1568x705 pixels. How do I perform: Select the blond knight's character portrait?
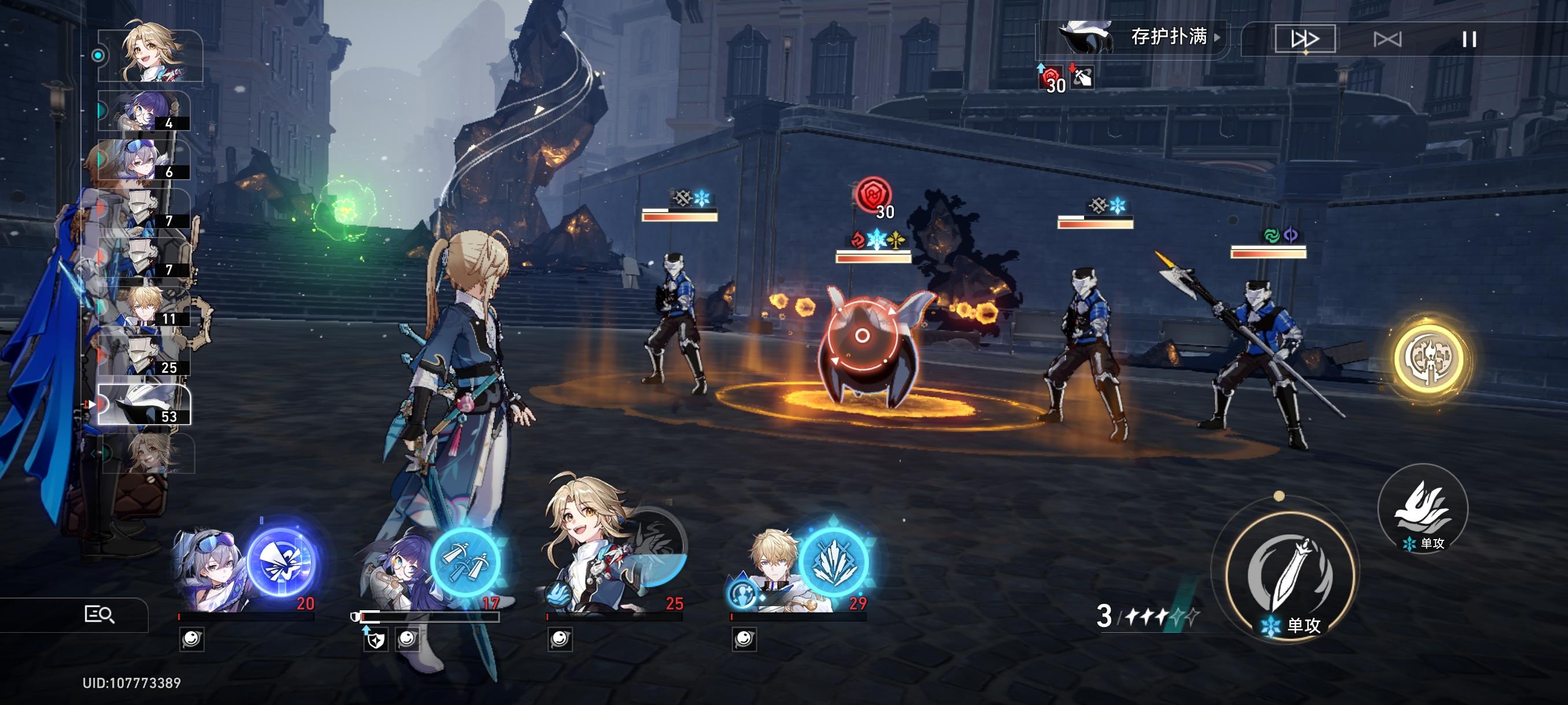pos(770,569)
